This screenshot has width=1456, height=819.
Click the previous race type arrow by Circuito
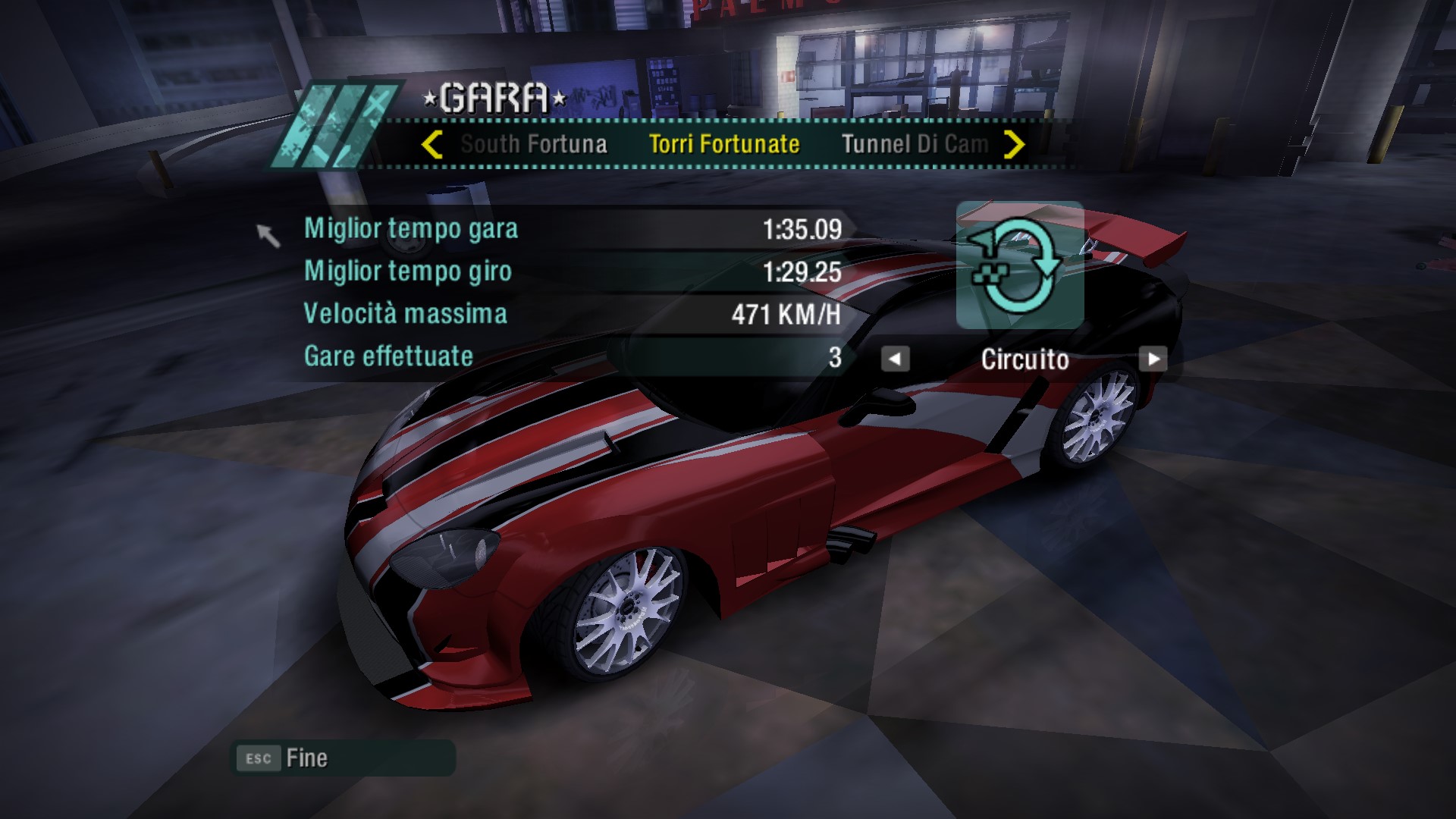coord(895,359)
